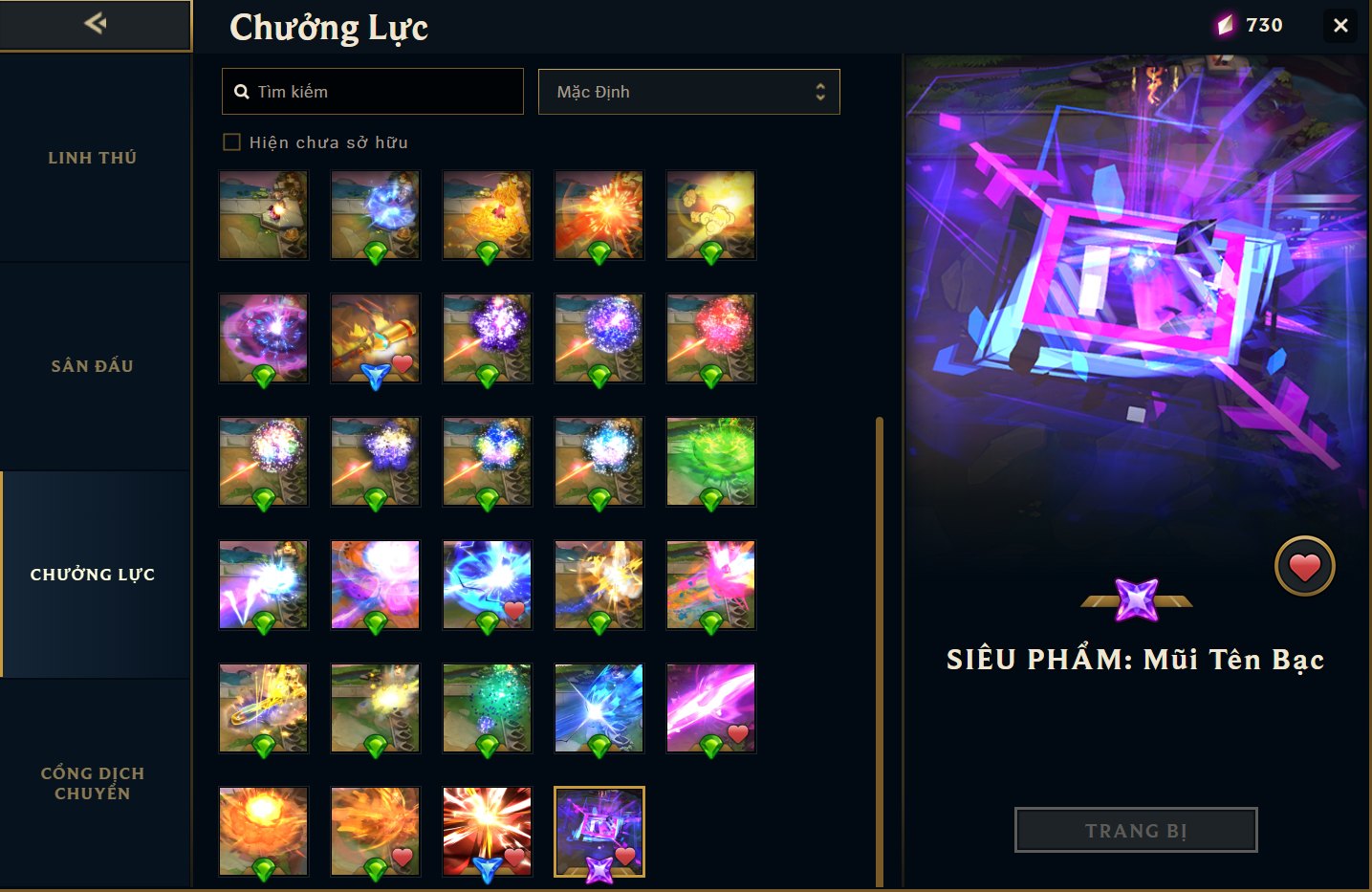Select the magnifier icon in the search bar
Image resolution: width=1372 pixels, height=892 pixels.
[242, 91]
